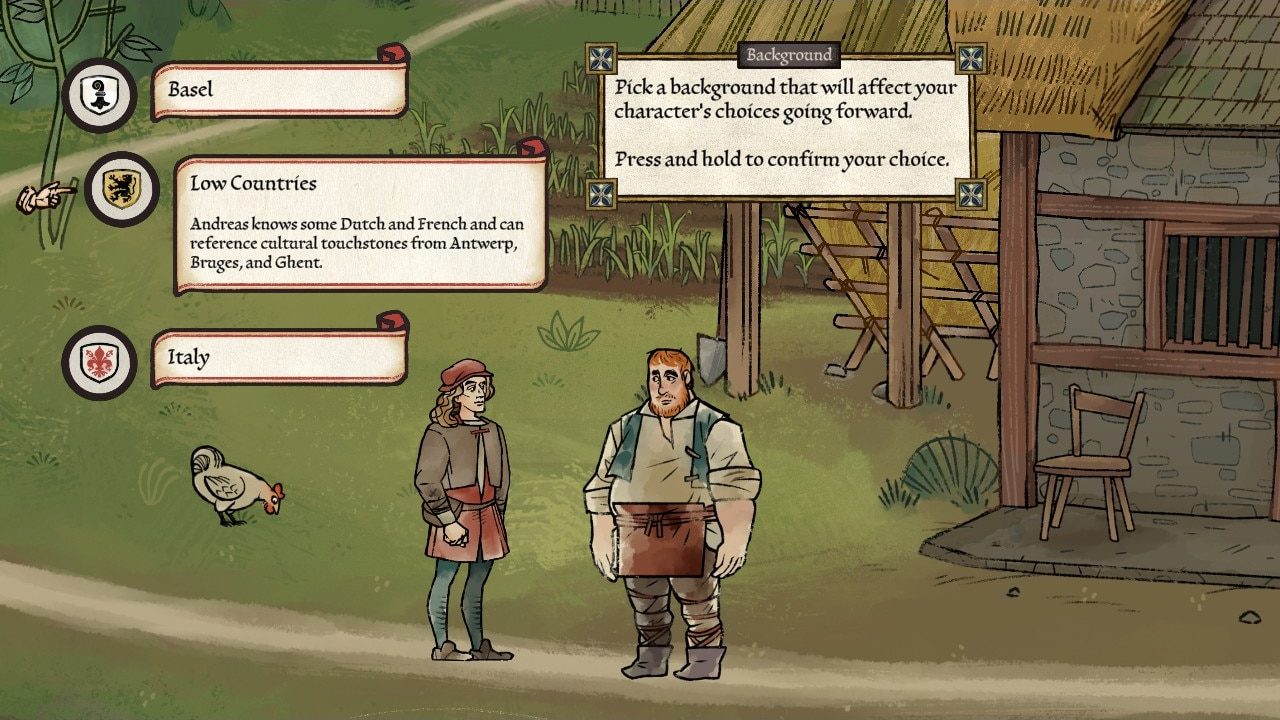Choose the Basel background option
1280x720 pixels.
tap(279, 90)
